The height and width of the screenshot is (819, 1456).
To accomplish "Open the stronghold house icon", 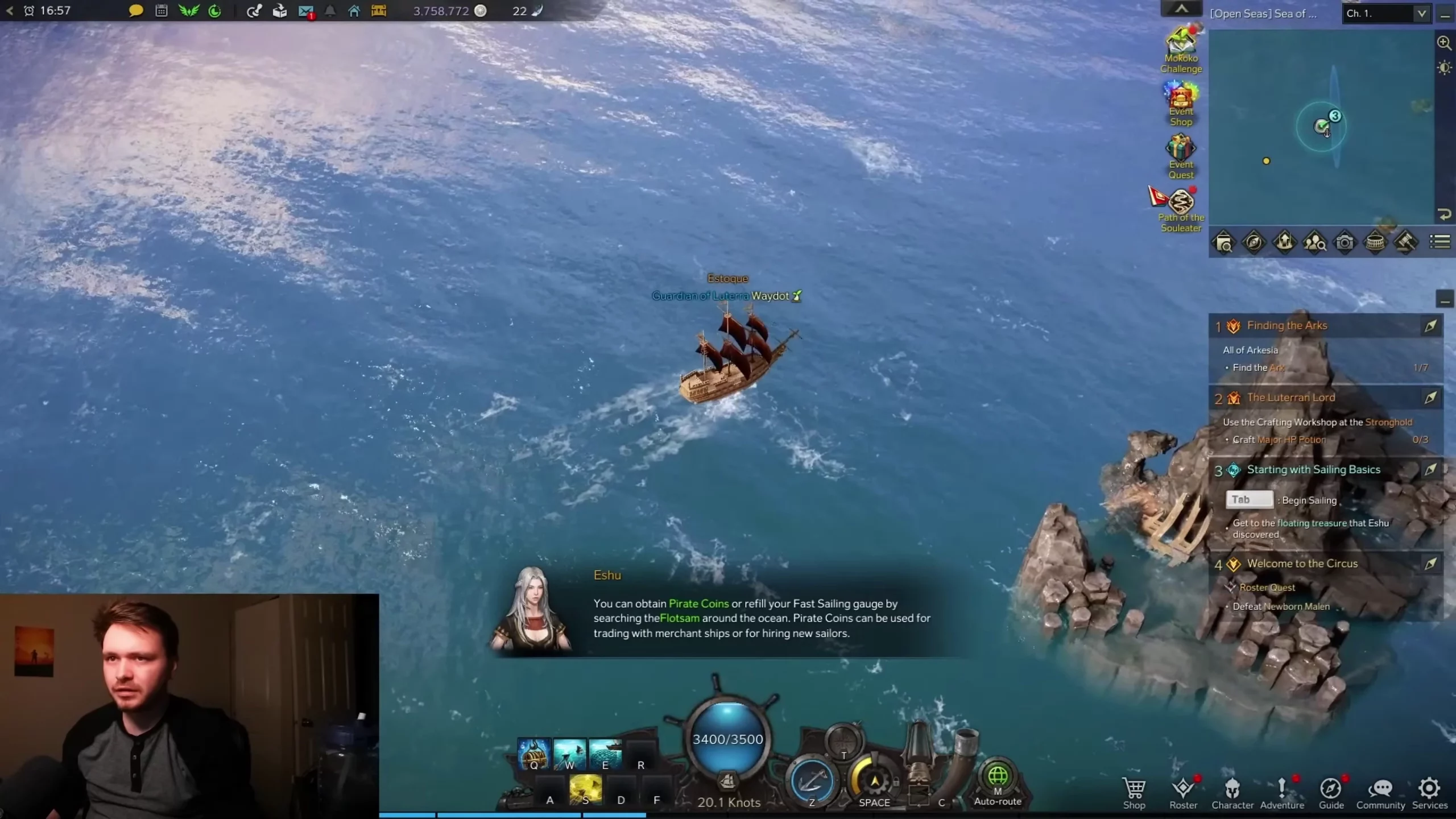I will tap(354, 11).
